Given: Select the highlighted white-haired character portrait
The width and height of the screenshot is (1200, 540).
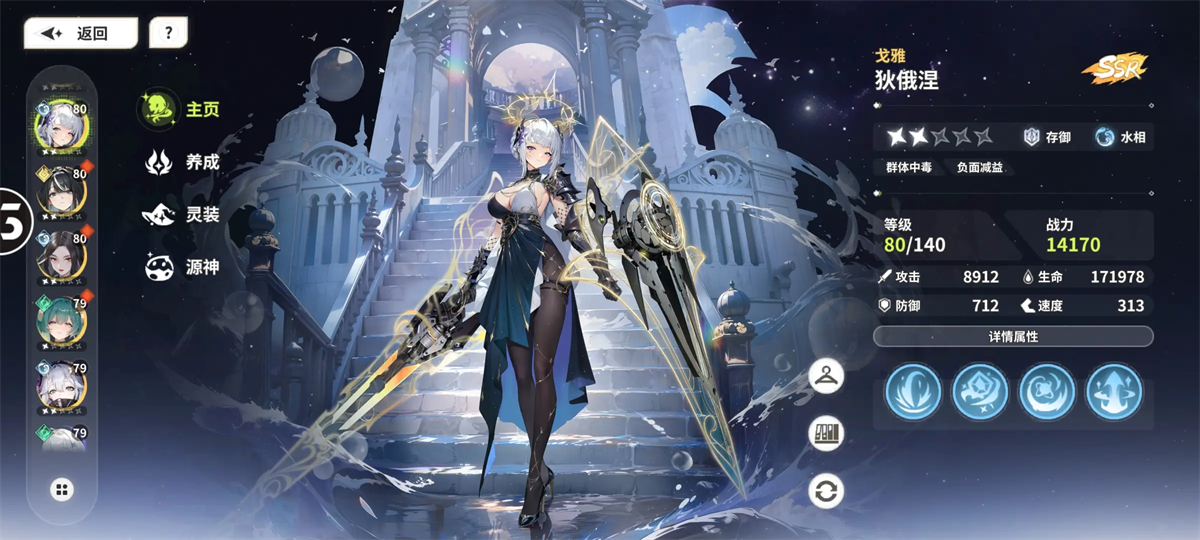Looking at the screenshot, I should coord(62,126).
